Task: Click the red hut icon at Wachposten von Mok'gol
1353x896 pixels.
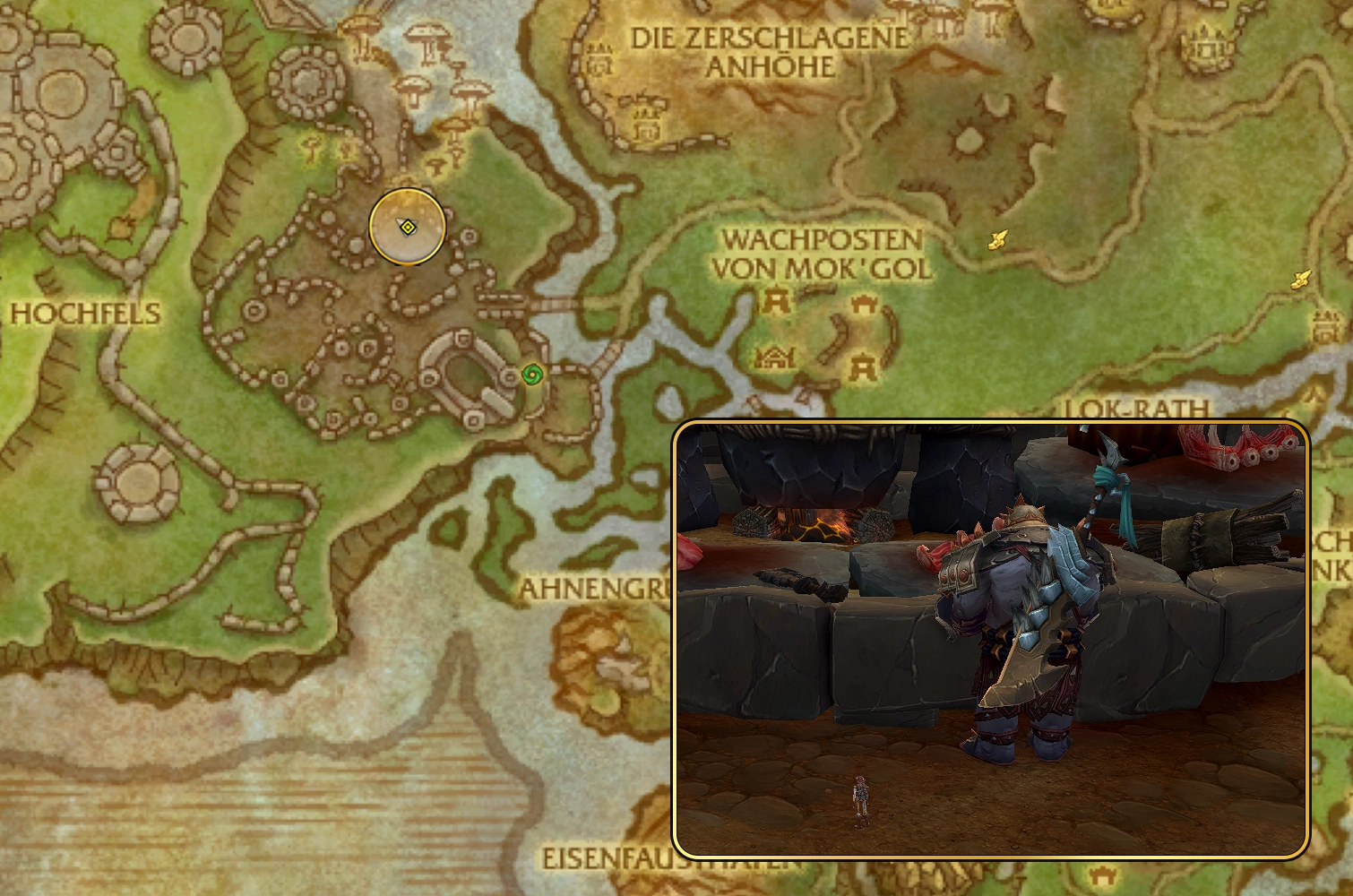Action: pyautogui.click(x=772, y=357)
